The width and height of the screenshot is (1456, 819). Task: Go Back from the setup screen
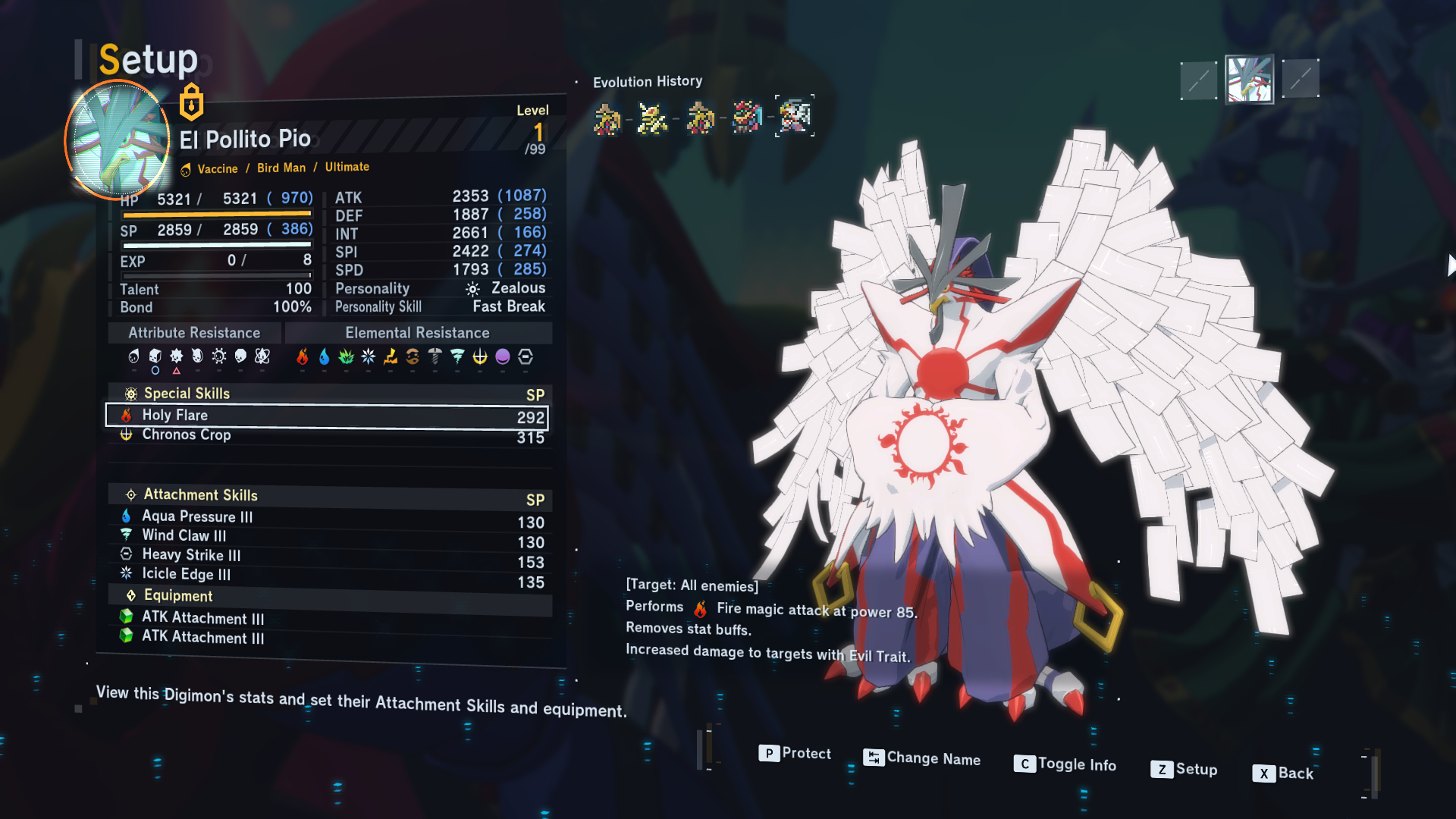(x=1283, y=773)
